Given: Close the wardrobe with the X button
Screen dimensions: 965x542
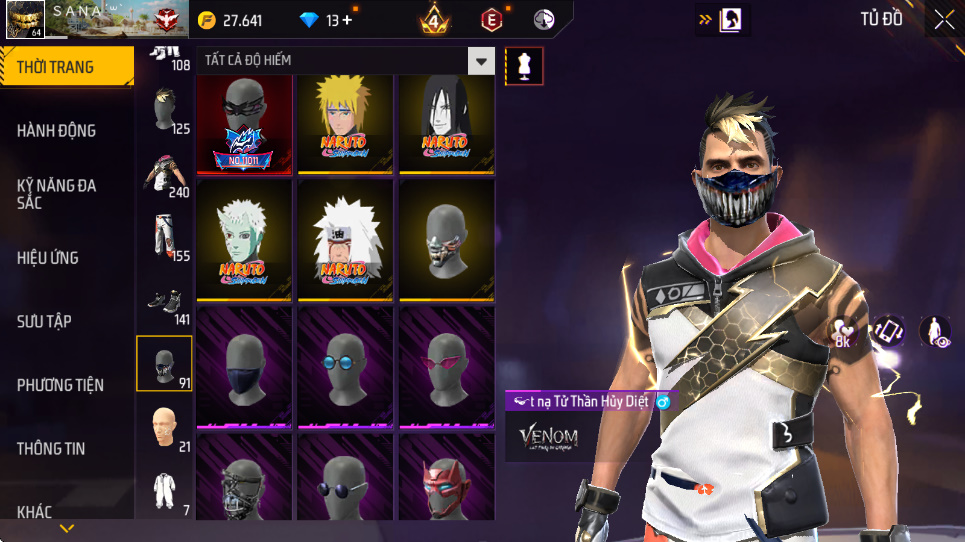Looking at the screenshot, I should pos(943,20).
